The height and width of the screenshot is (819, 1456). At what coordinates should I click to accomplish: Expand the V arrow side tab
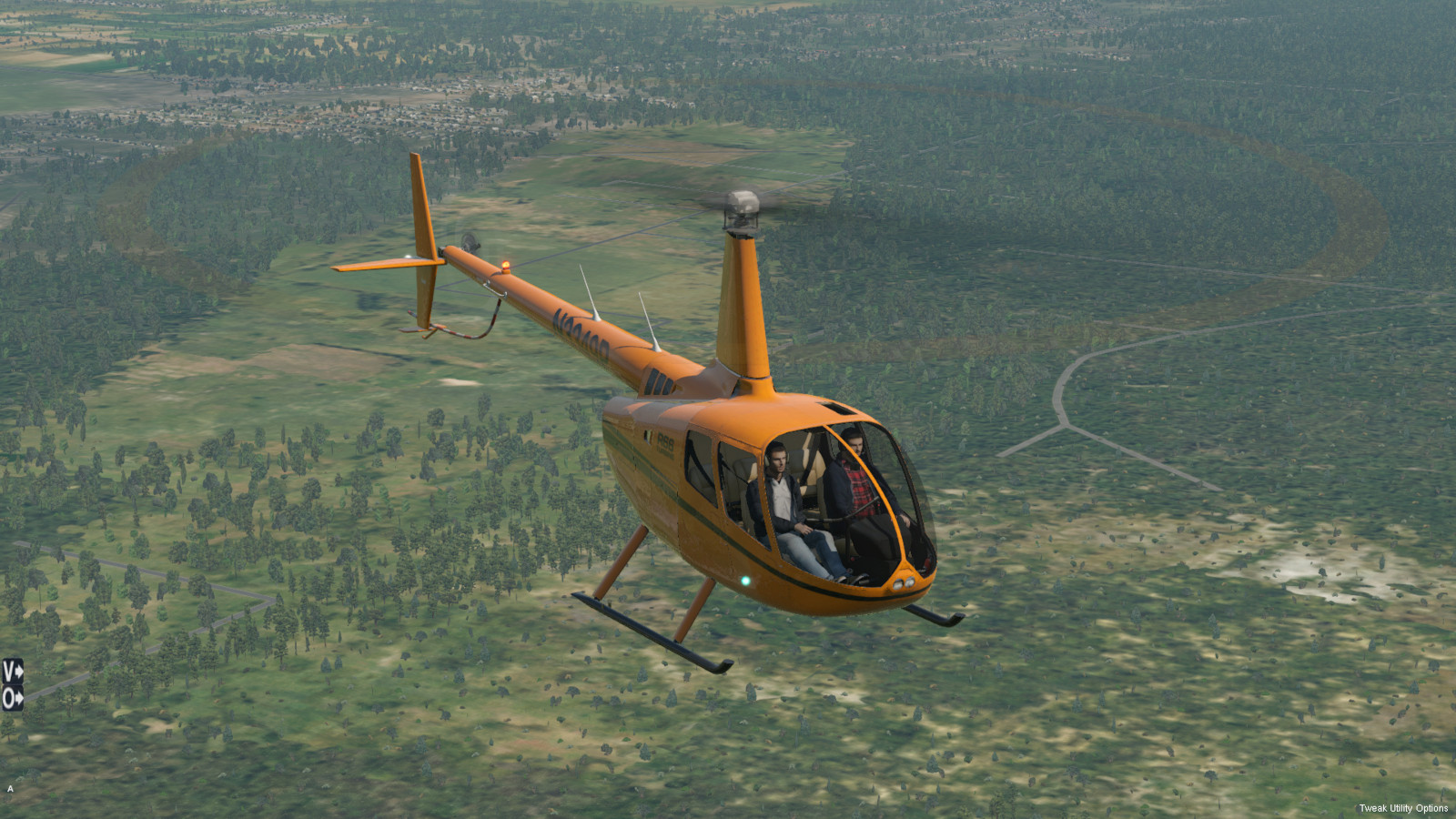click(12, 672)
